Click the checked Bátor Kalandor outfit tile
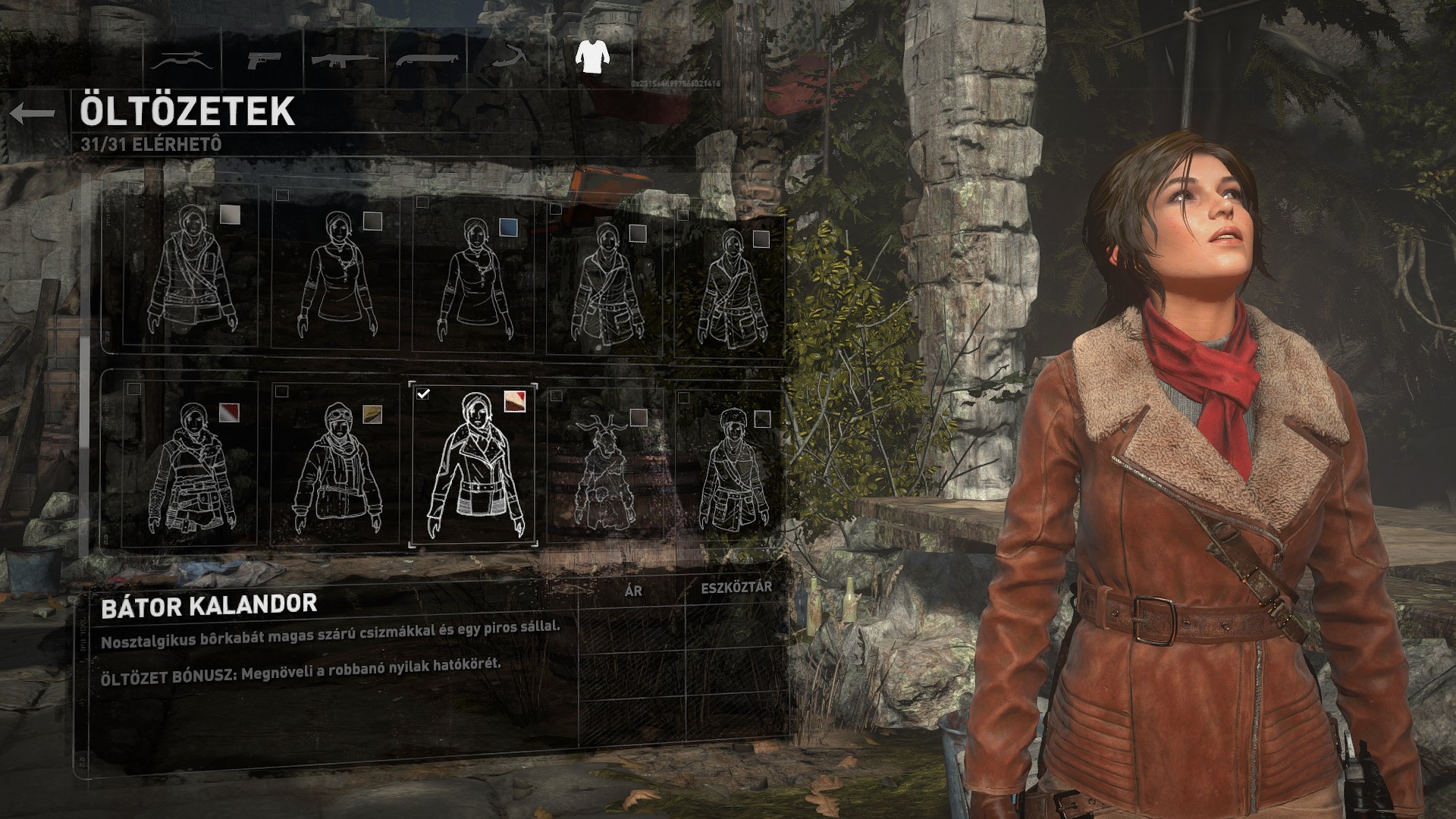Screen dimensions: 1456x819 tap(474, 464)
